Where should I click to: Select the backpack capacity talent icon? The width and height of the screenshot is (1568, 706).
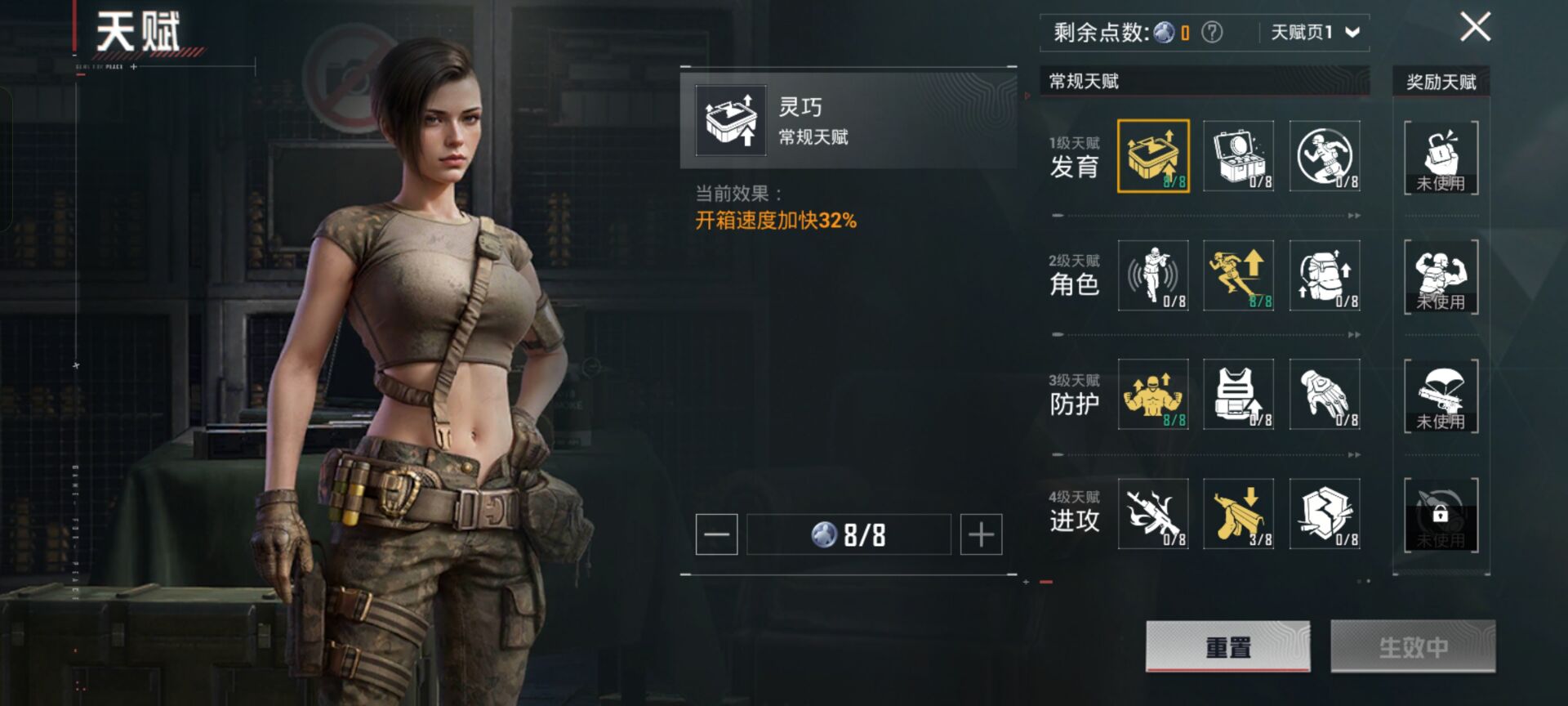pos(1324,276)
